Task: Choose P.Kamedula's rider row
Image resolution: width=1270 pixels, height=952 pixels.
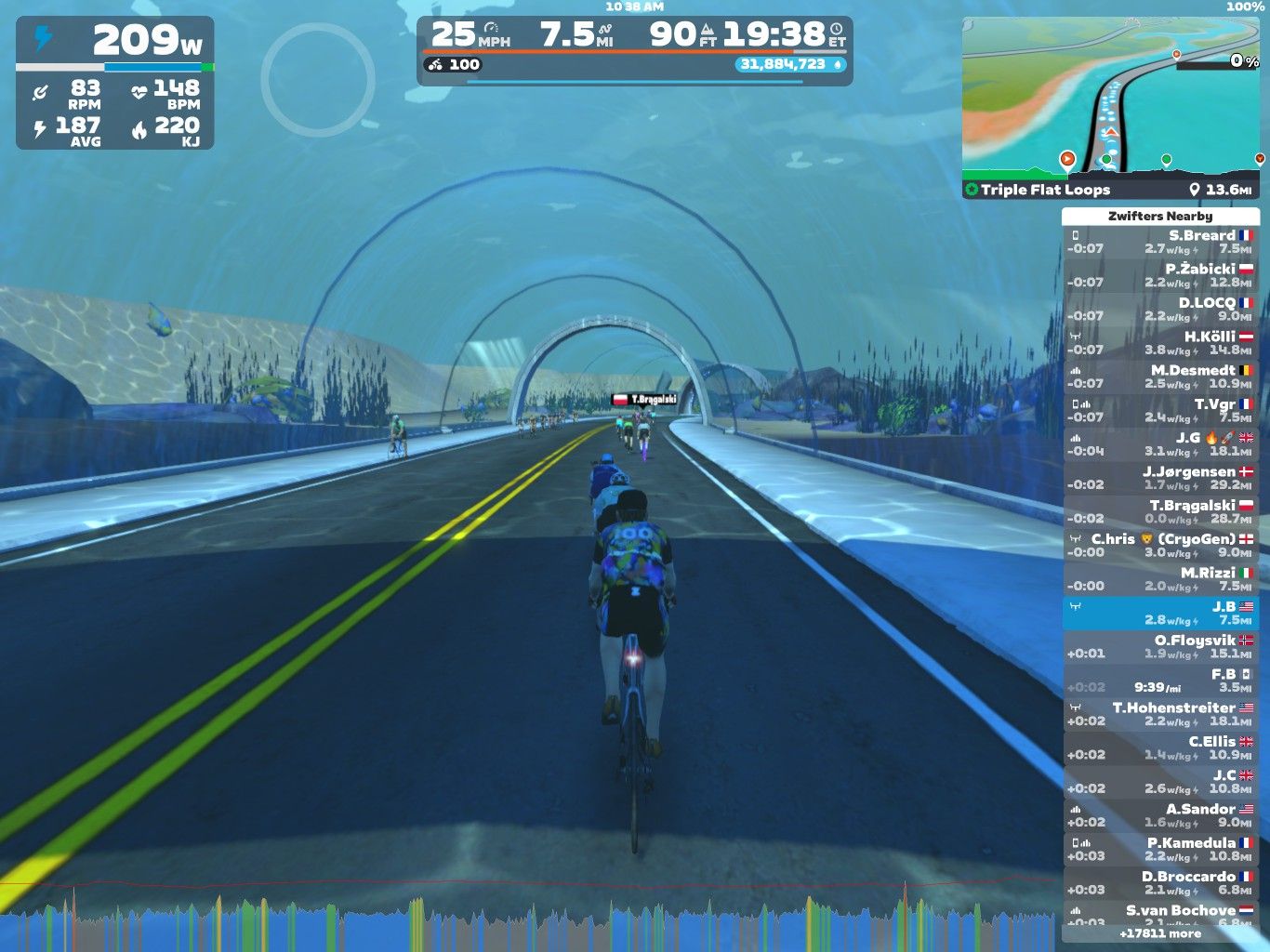Action: pyautogui.click(x=1160, y=849)
